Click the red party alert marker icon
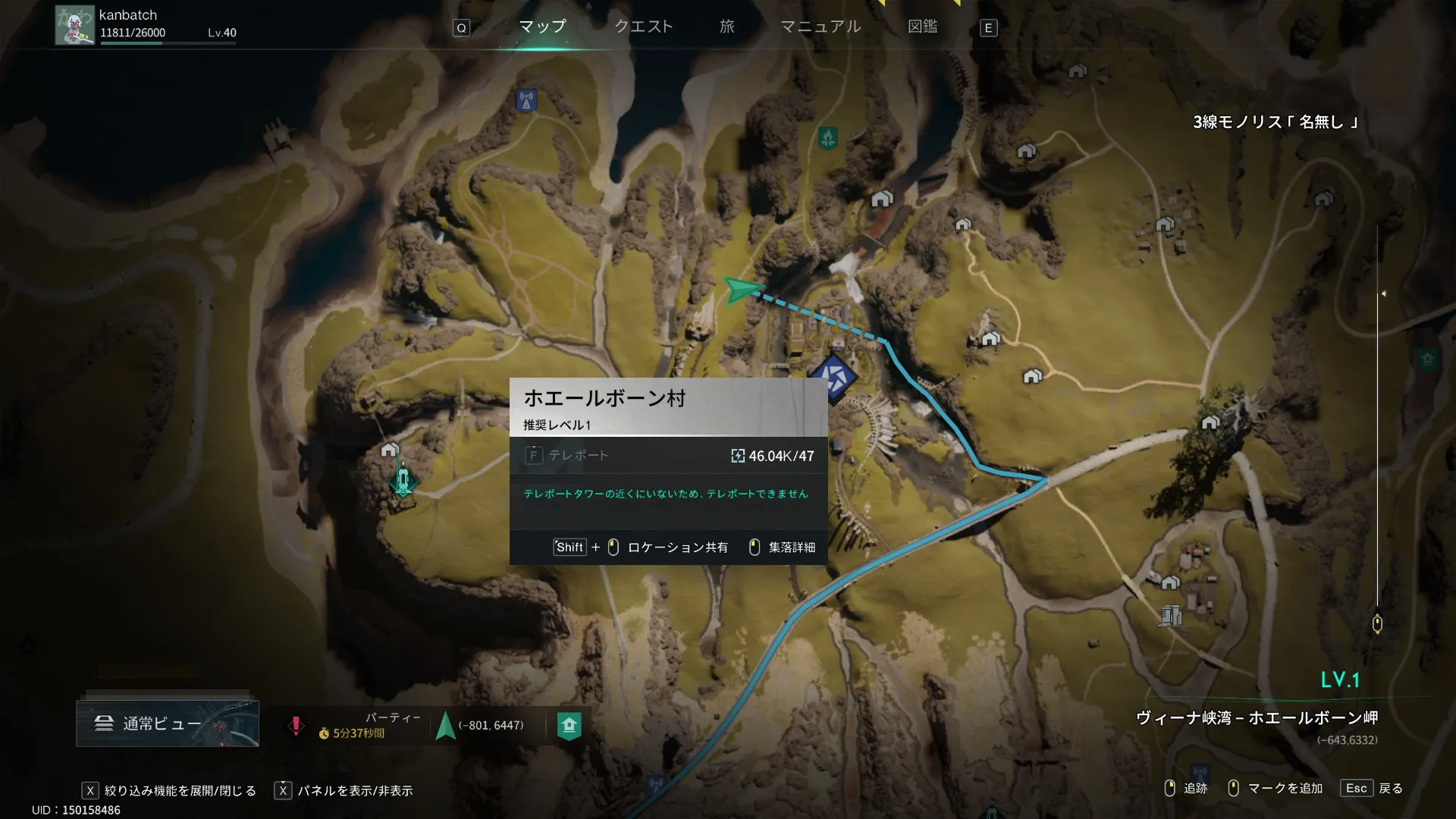The height and width of the screenshot is (819, 1456). click(296, 726)
